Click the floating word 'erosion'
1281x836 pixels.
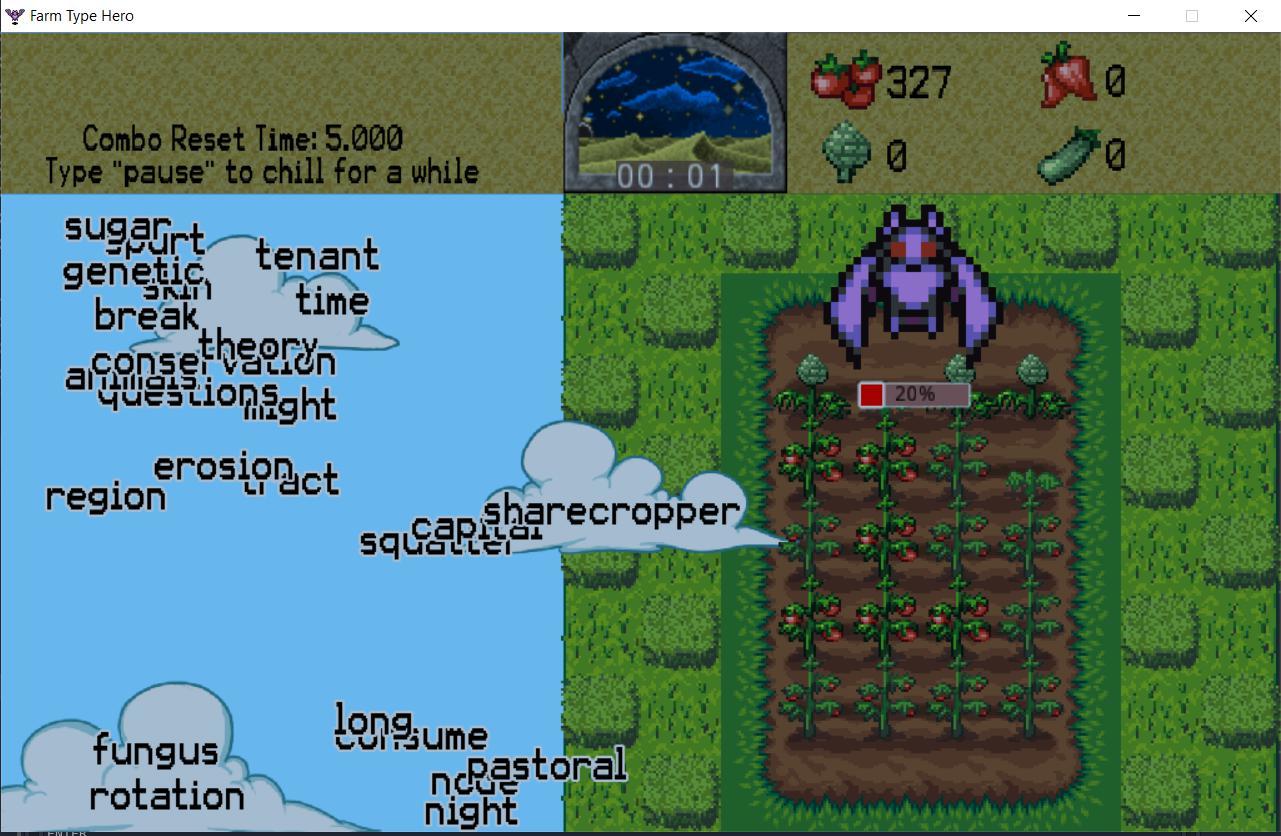click(222, 467)
